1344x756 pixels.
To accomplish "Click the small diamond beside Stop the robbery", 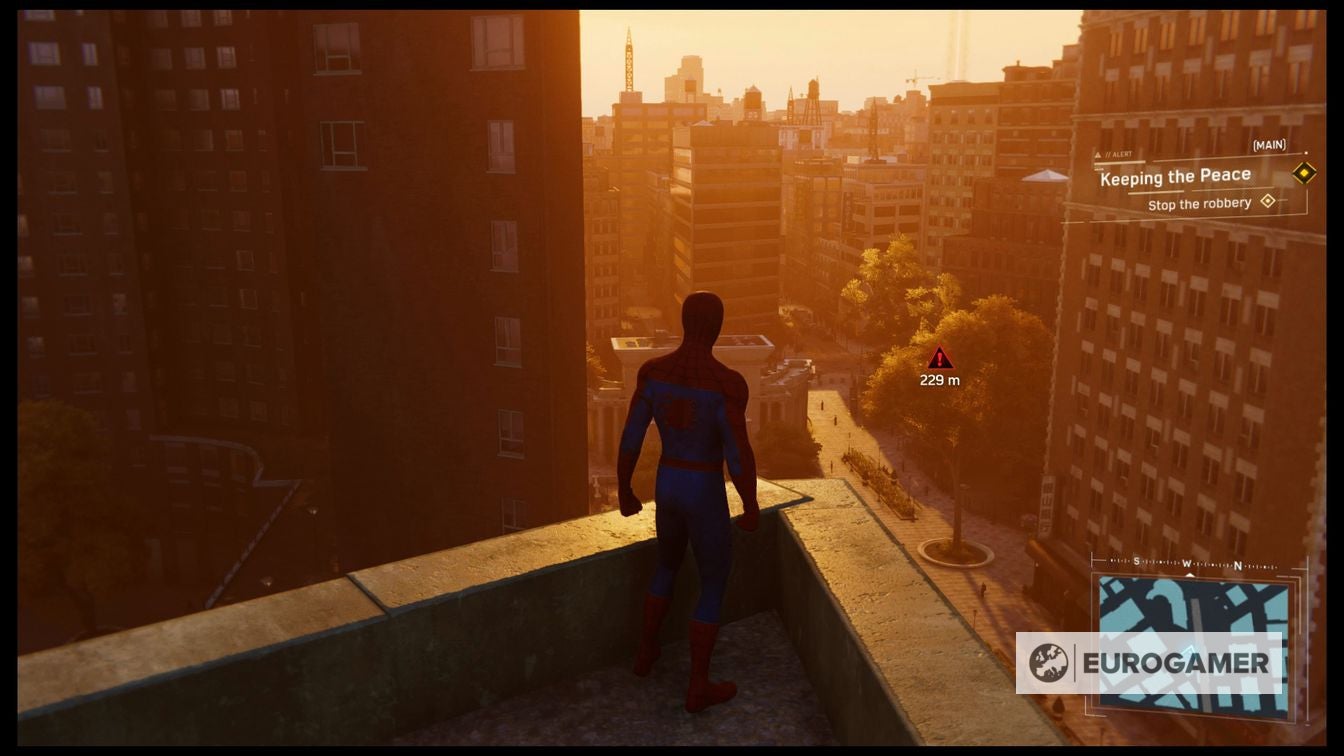I will pos(1268,202).
